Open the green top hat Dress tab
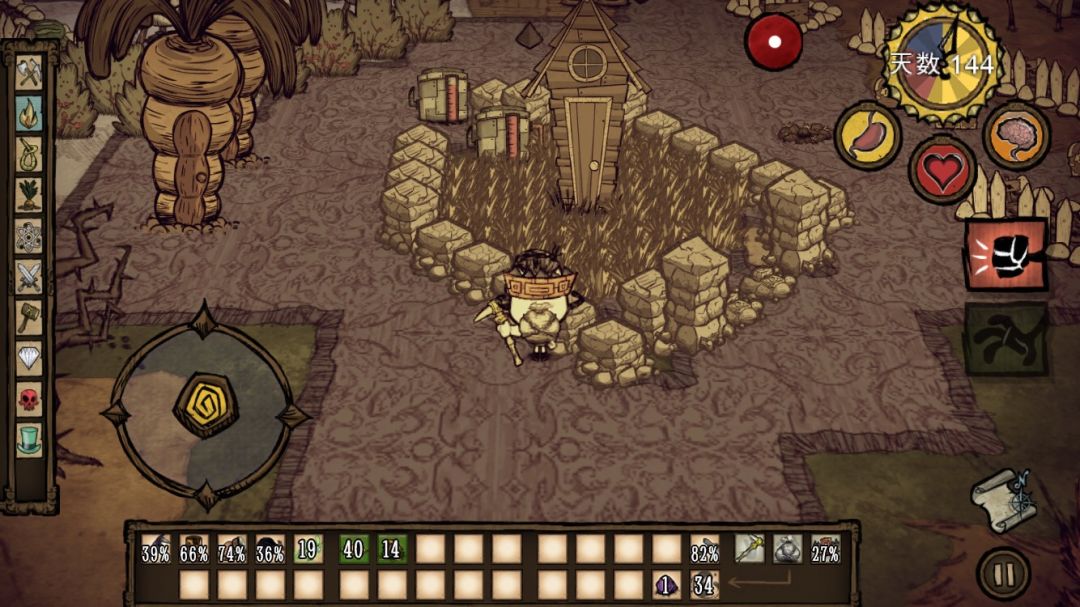The image size is (1080, 607). (x=29, y=439)
